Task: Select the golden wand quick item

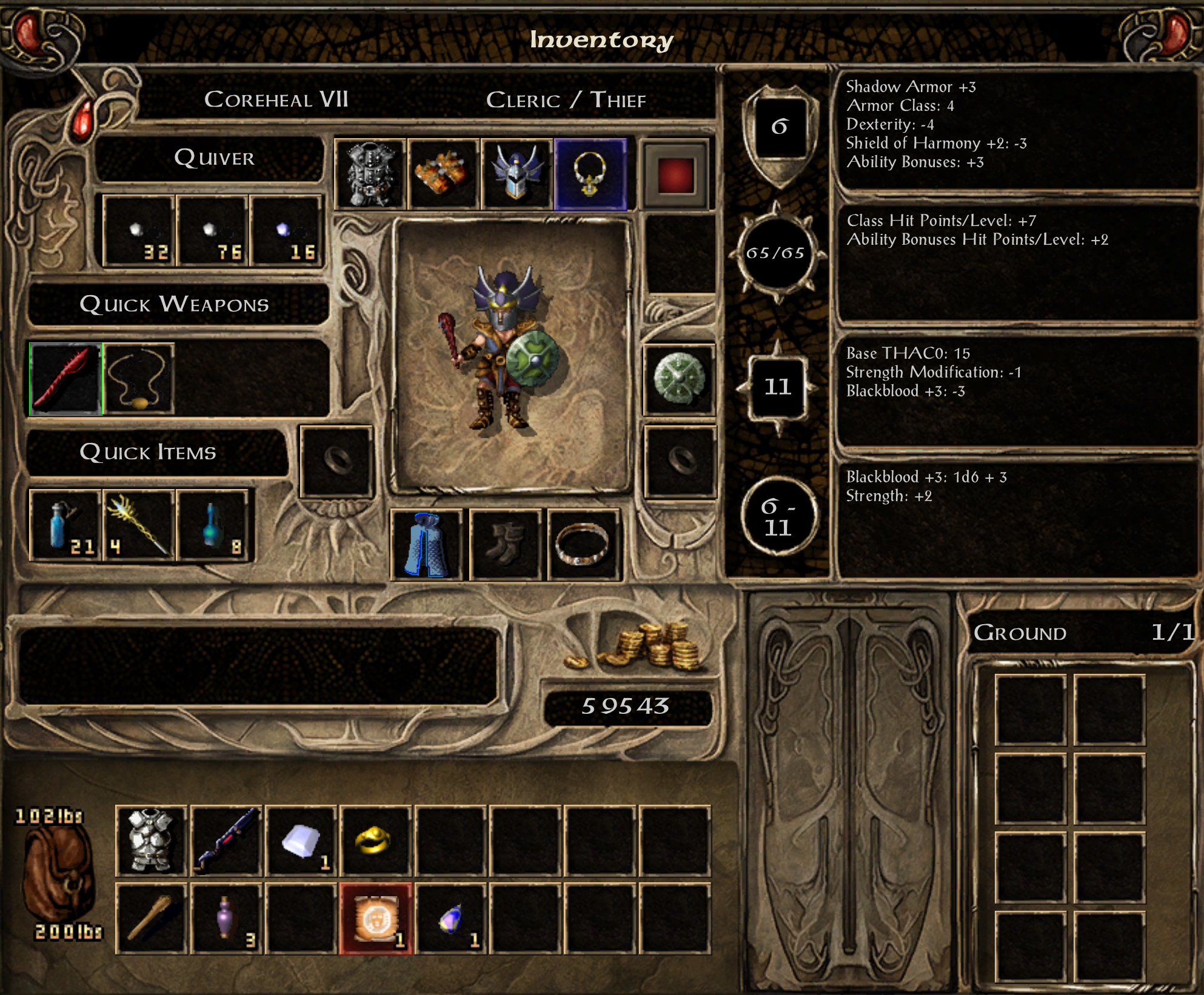Action: pos(139,525)
